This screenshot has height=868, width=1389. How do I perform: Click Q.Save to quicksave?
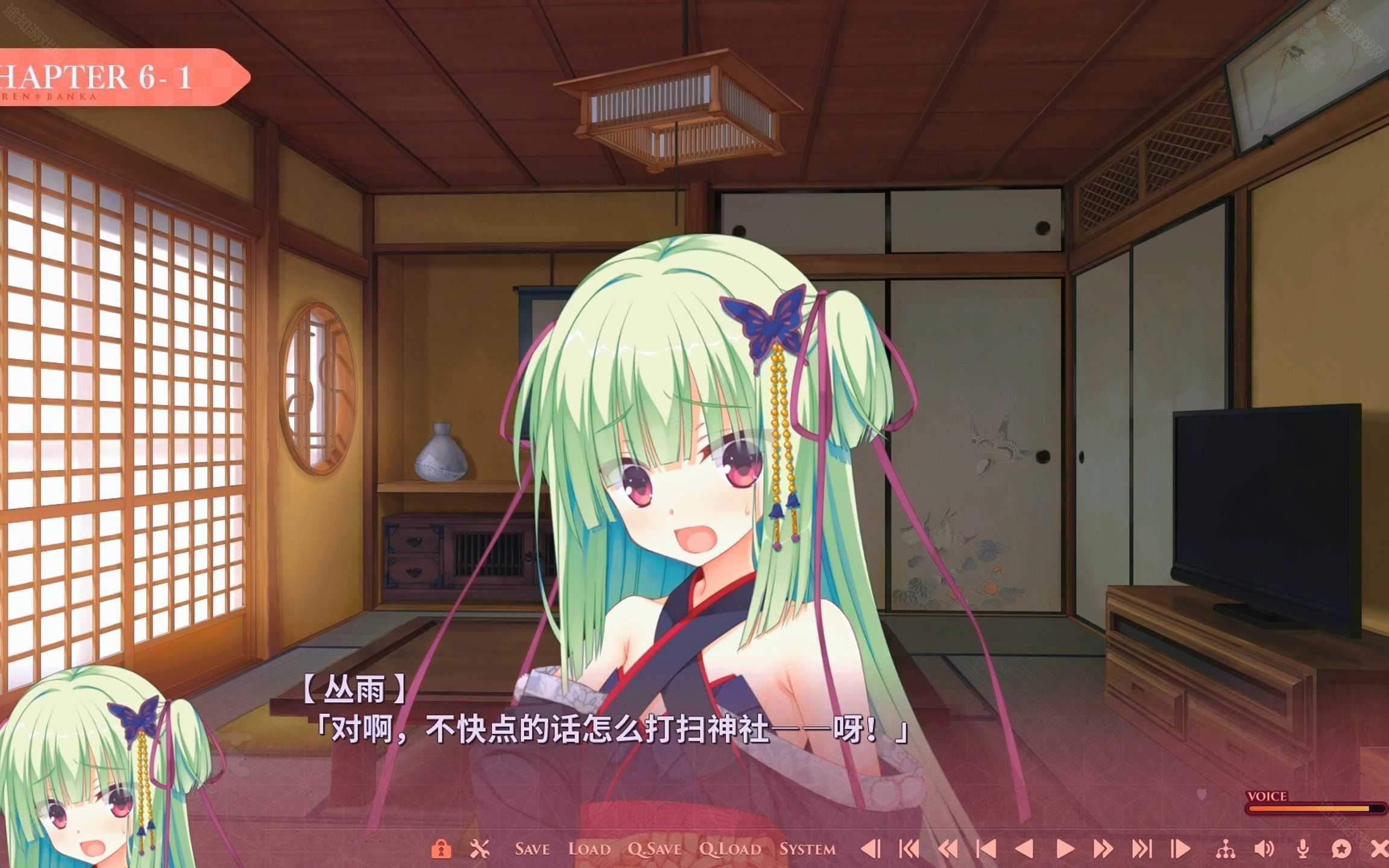point(655,850)
